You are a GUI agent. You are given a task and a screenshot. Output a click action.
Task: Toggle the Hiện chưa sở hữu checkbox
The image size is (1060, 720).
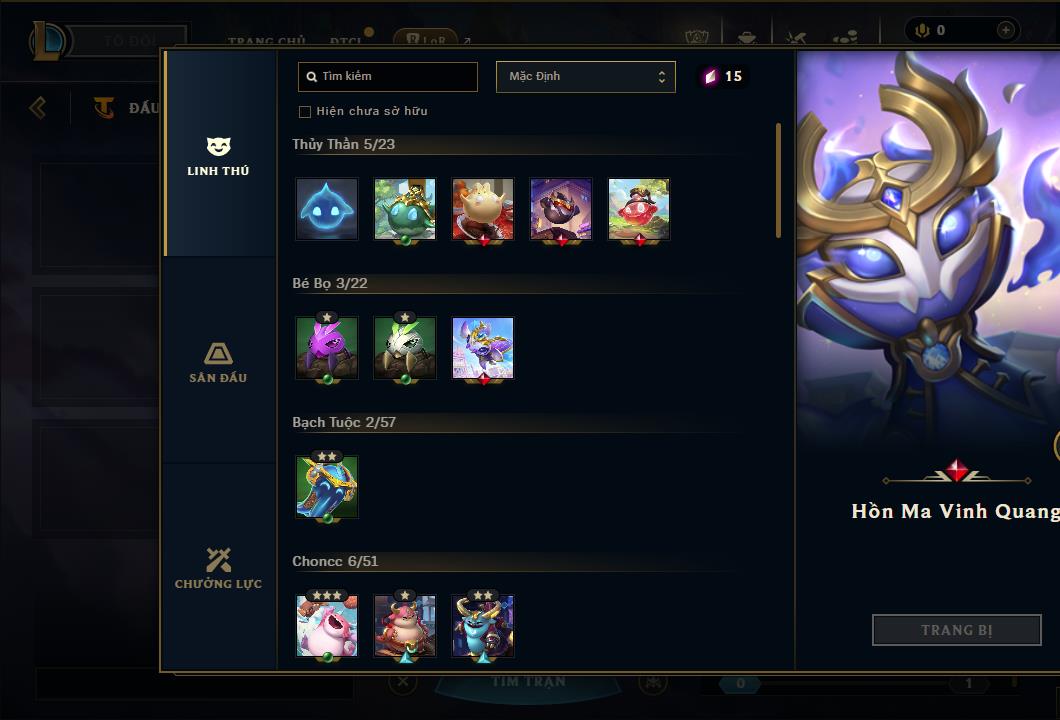point(305,112)
